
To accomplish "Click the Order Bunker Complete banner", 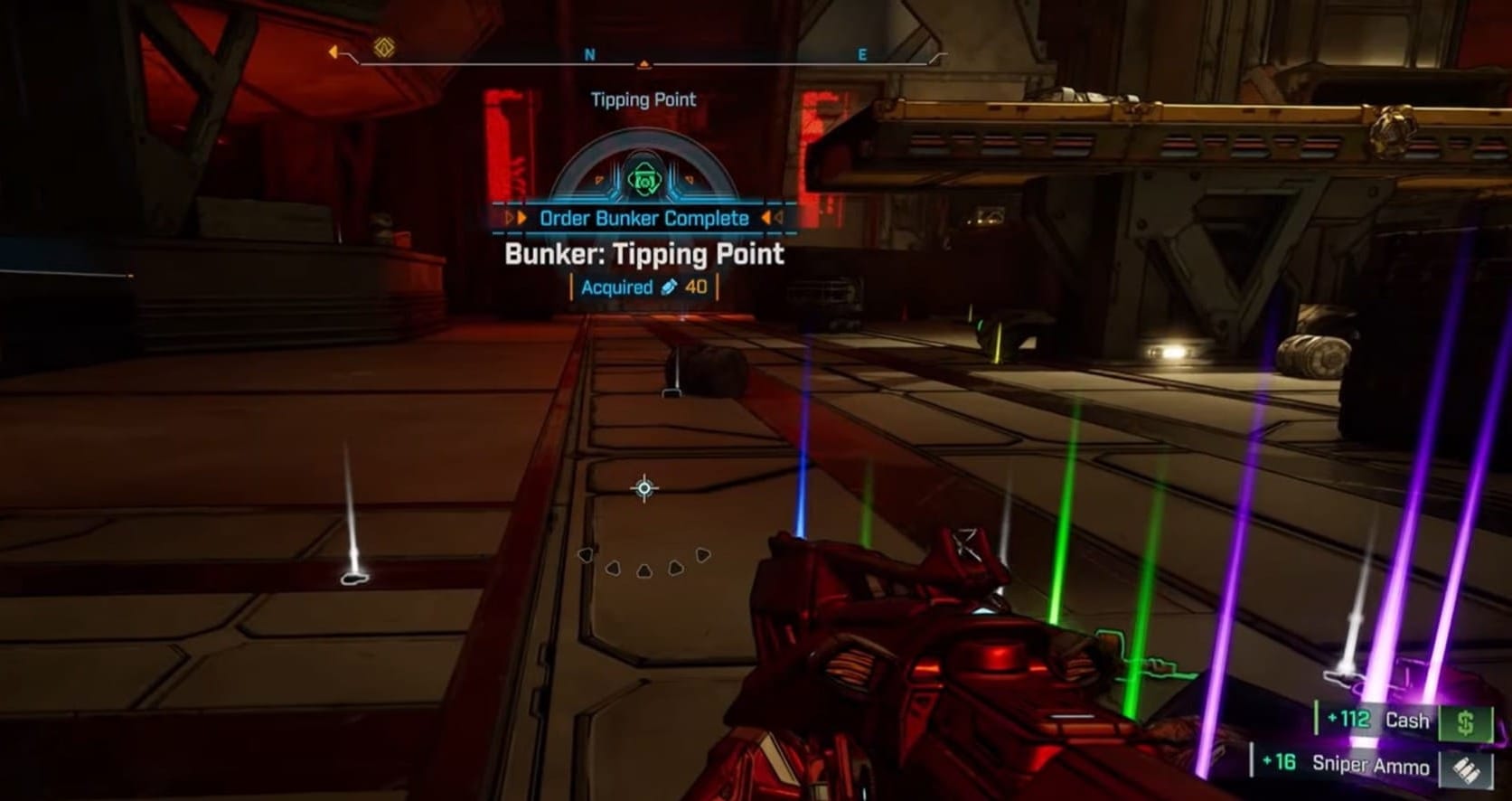I will (x=643, y=218).
